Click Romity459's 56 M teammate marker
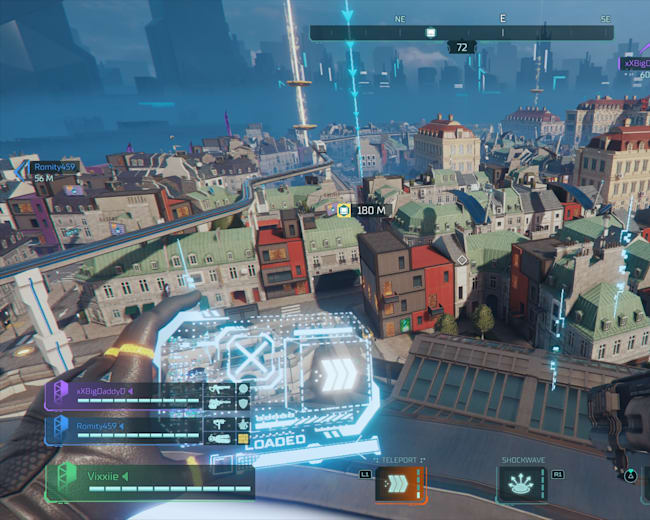The width and height of the screenshot is (650, 520). (44, 172)
